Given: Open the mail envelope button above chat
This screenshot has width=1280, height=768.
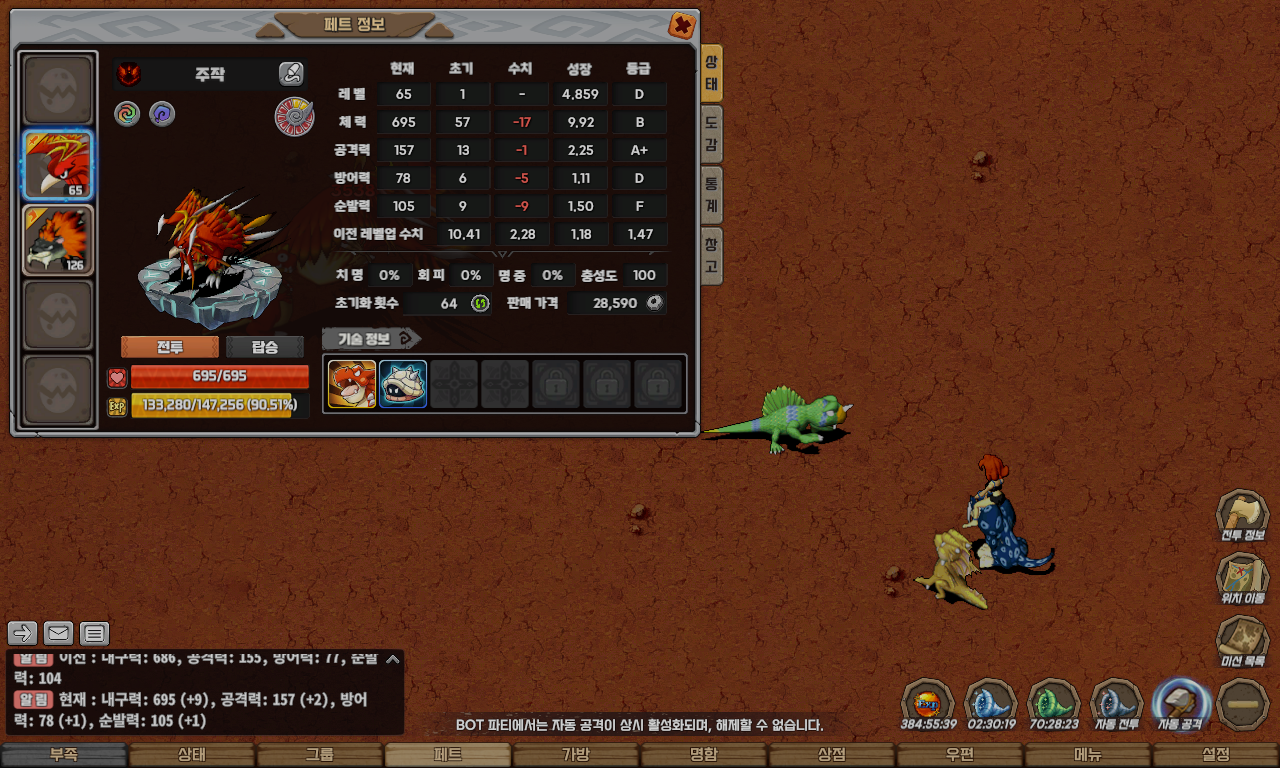Looking at the screenshot, I should click(x=58, y=633).
